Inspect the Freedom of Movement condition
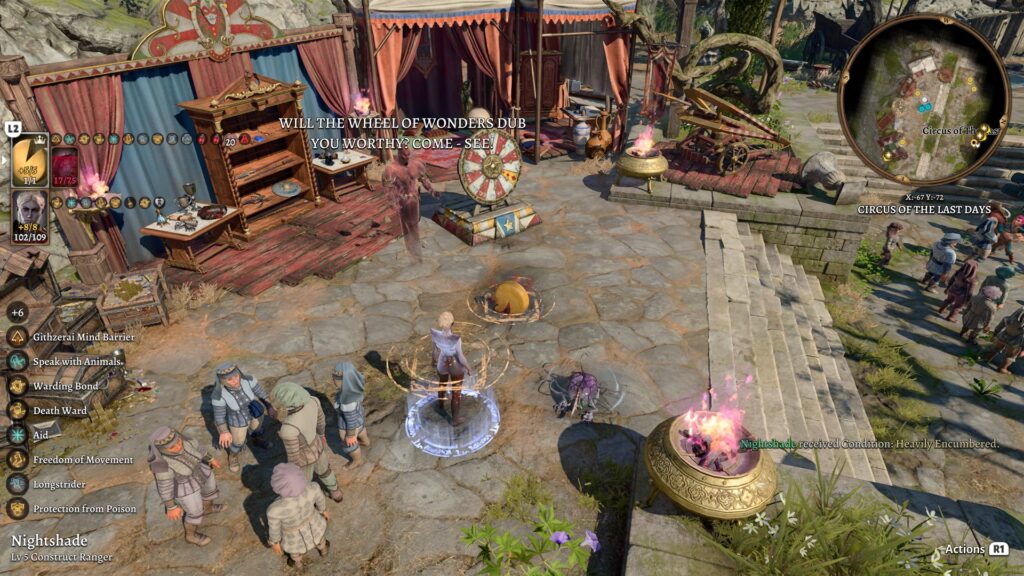The width and height of the screenshot is (1024, 576). click(x=17, y=459)
